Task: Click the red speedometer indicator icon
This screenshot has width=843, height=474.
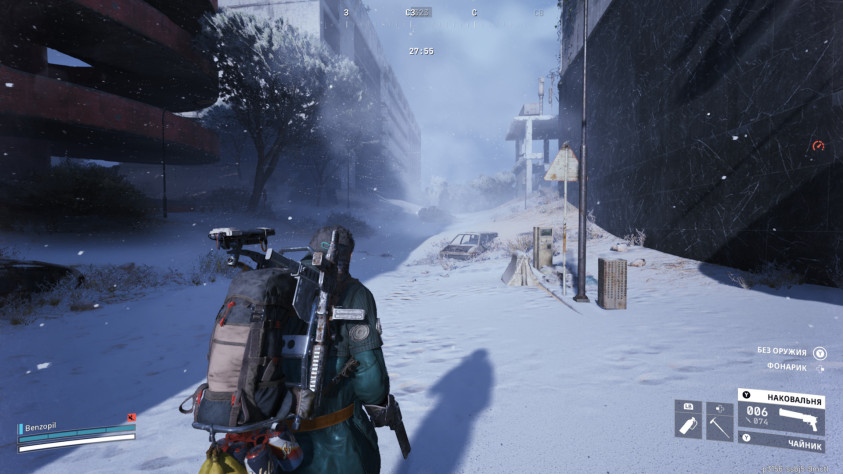Action: click(x=818, y=146)
